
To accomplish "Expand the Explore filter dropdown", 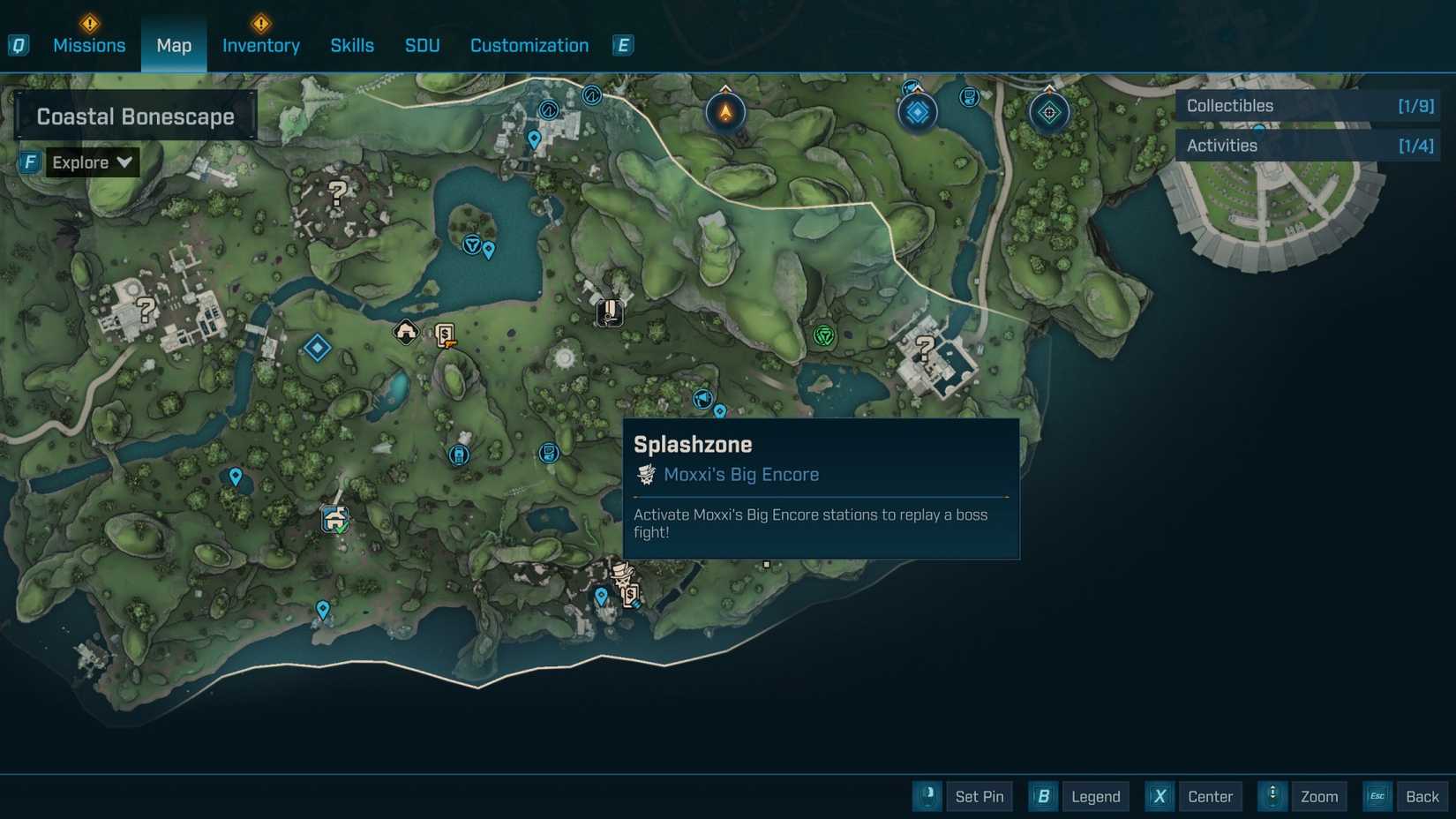I will (x=91, y=162).
